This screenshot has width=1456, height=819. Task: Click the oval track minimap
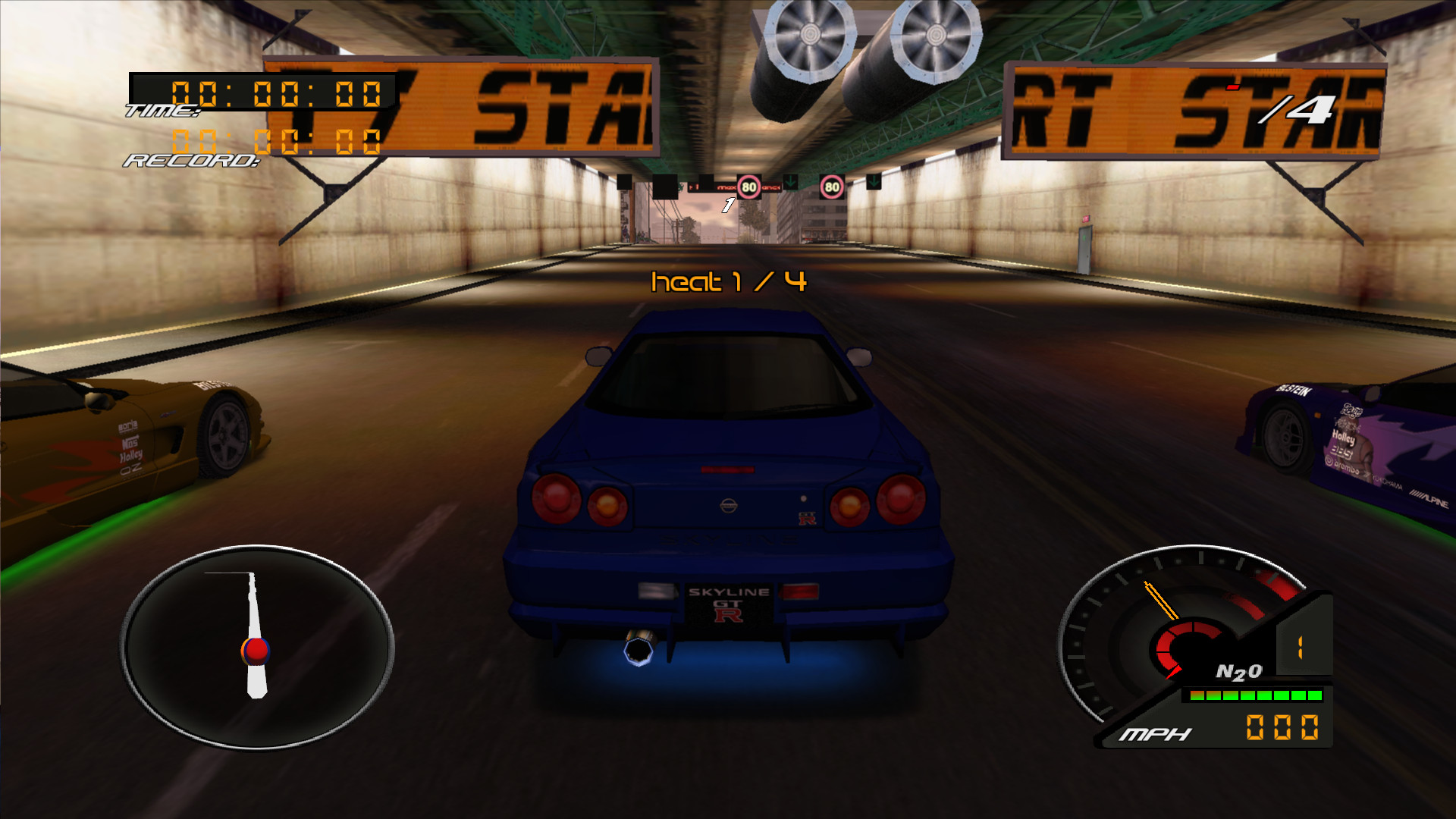257,647
